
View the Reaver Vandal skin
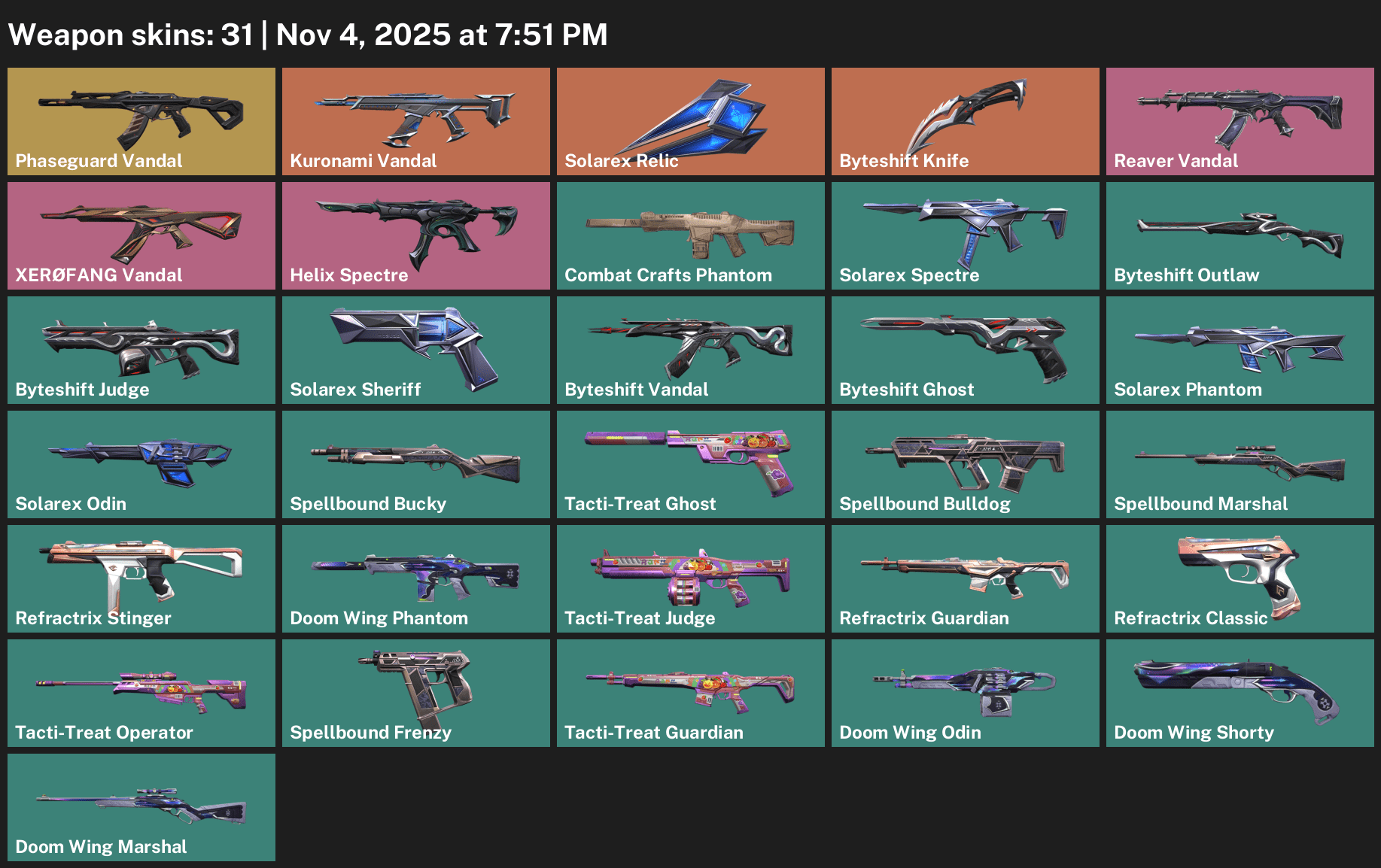[x=1240, y=120]
